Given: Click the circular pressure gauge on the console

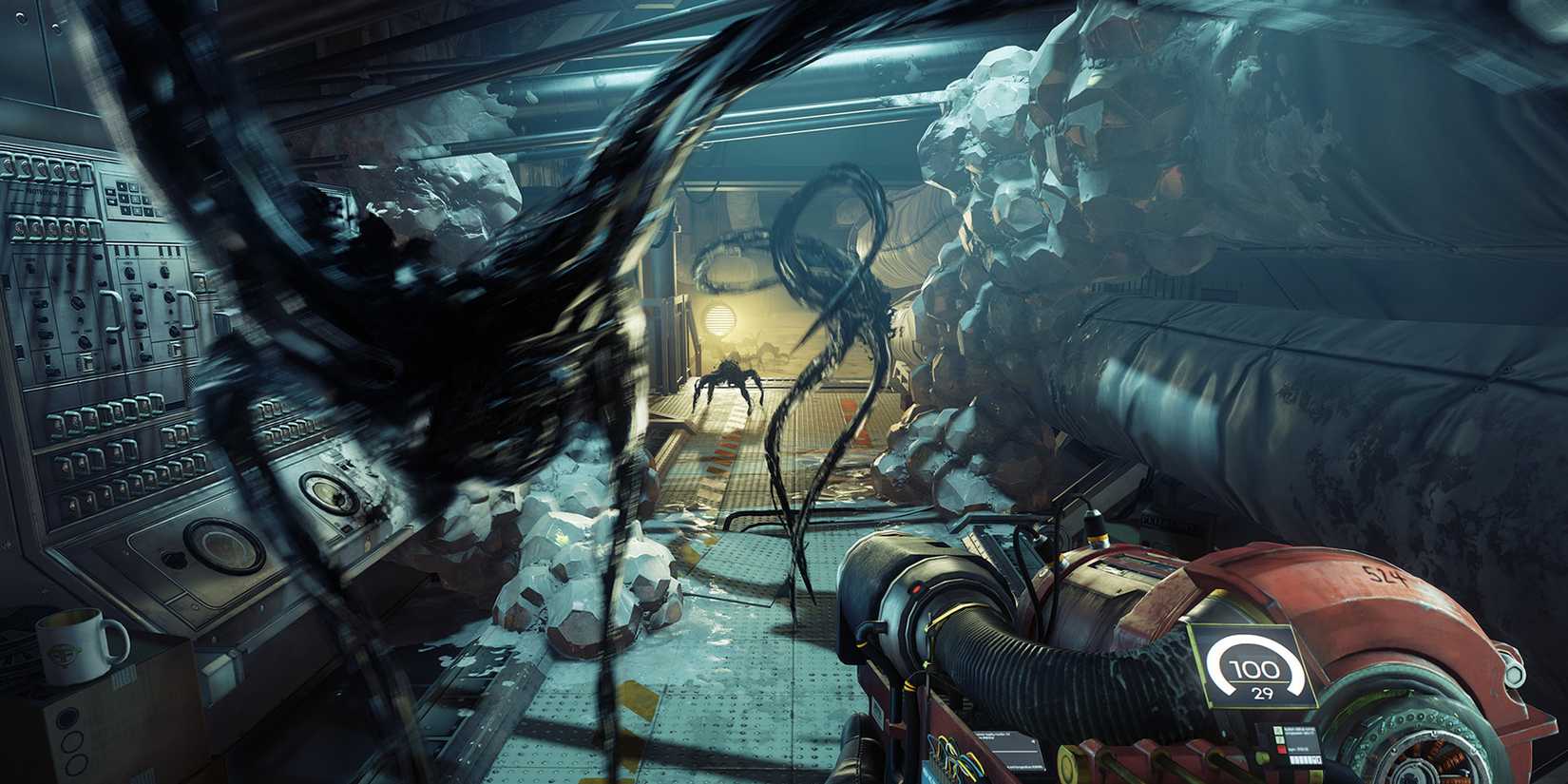Looking at the screenshot, I should tap(225, 547).
